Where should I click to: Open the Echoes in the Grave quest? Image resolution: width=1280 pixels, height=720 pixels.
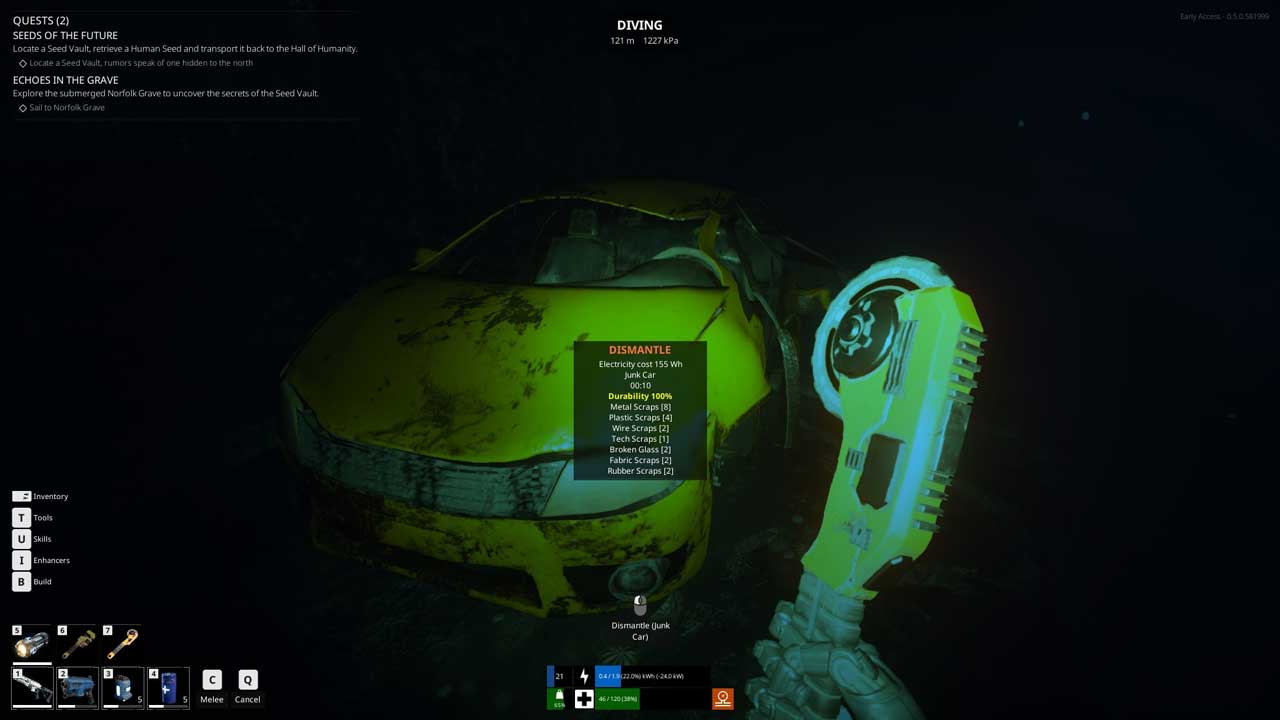point(65,80)
